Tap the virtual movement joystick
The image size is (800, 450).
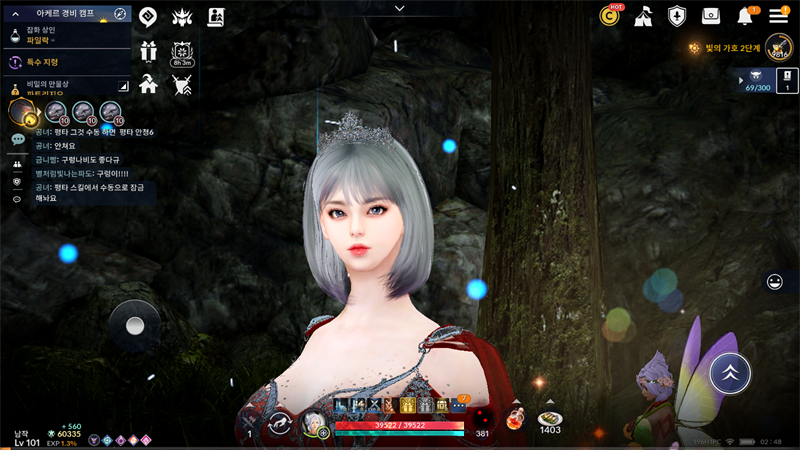click(134, 325)
